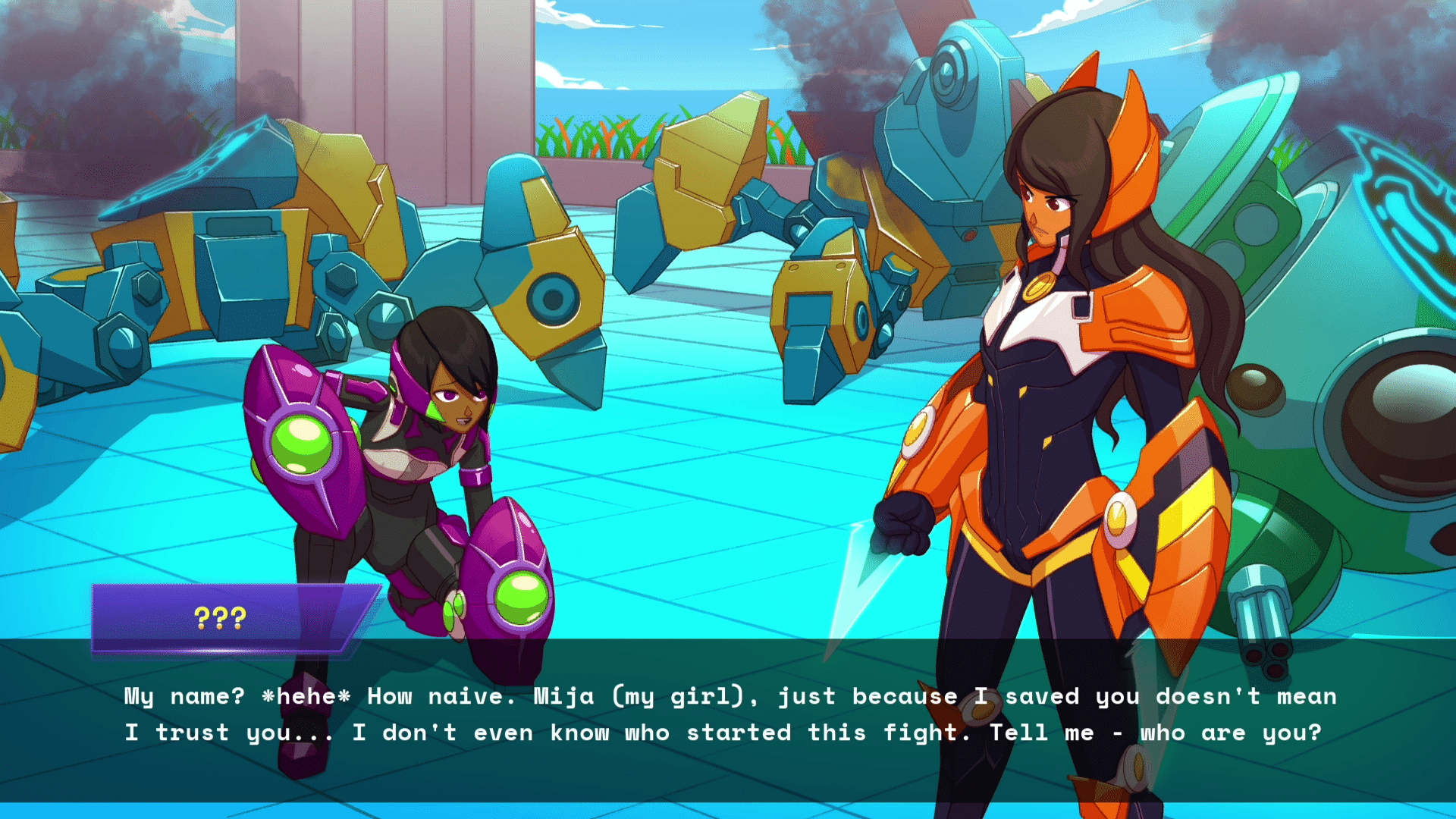This screenshot has width=1456, height=819.
Task: Click the dialogue text box to continue
Action: (728, 717)
